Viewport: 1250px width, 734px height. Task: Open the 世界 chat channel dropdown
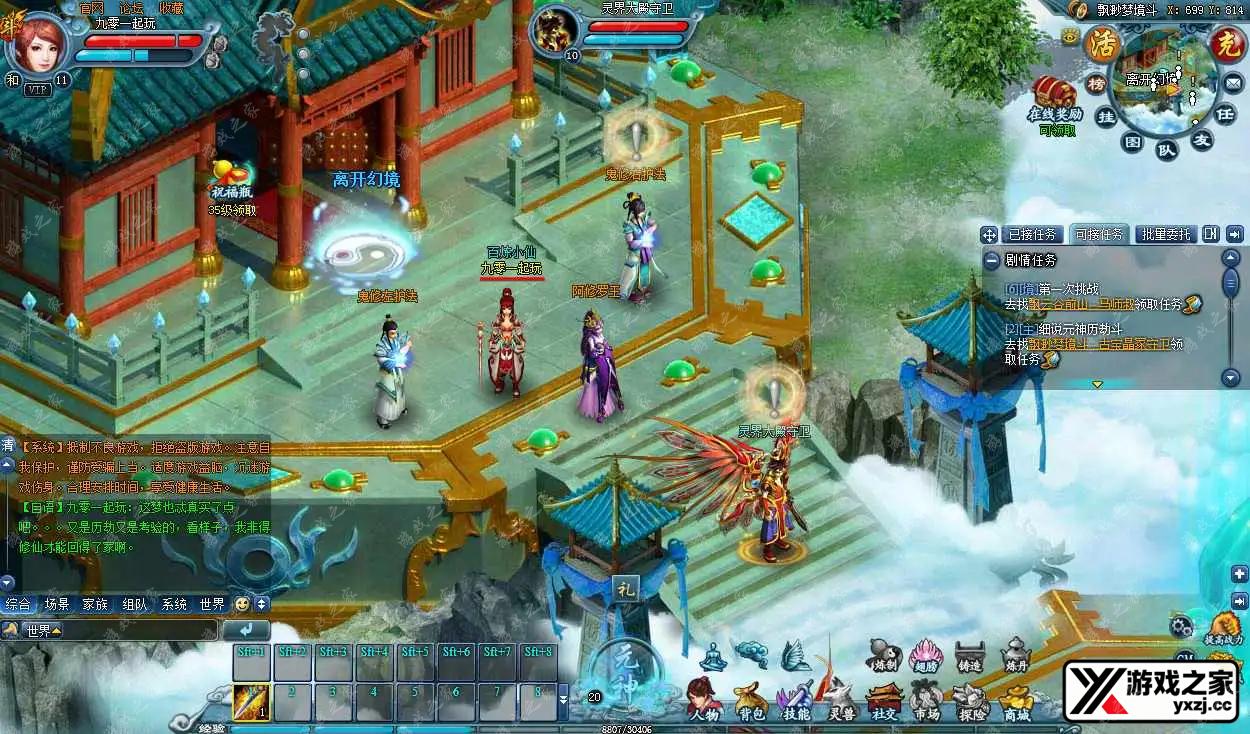(x=40, y=631)
